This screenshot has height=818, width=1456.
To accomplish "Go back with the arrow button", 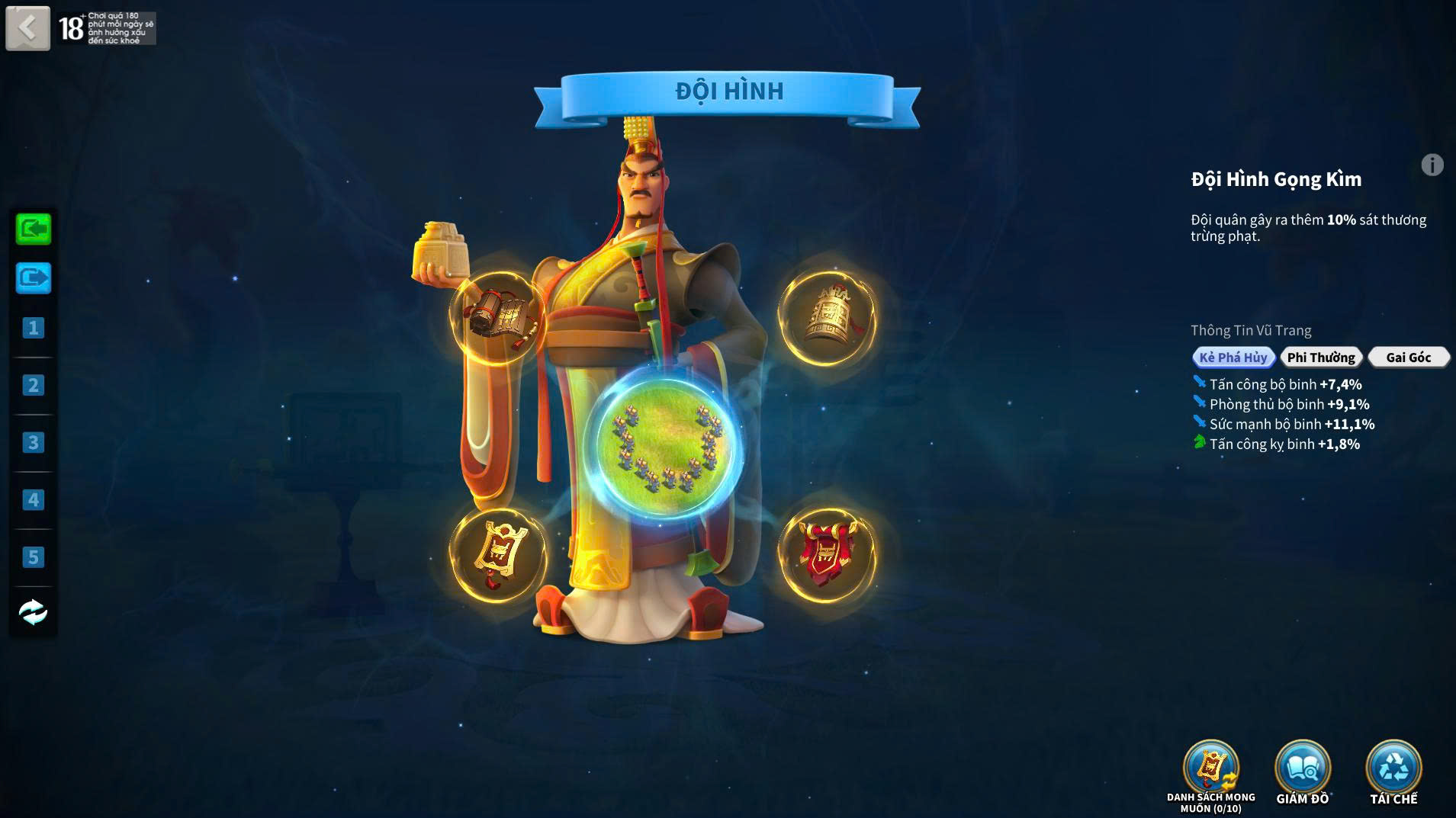I will 28,29.
